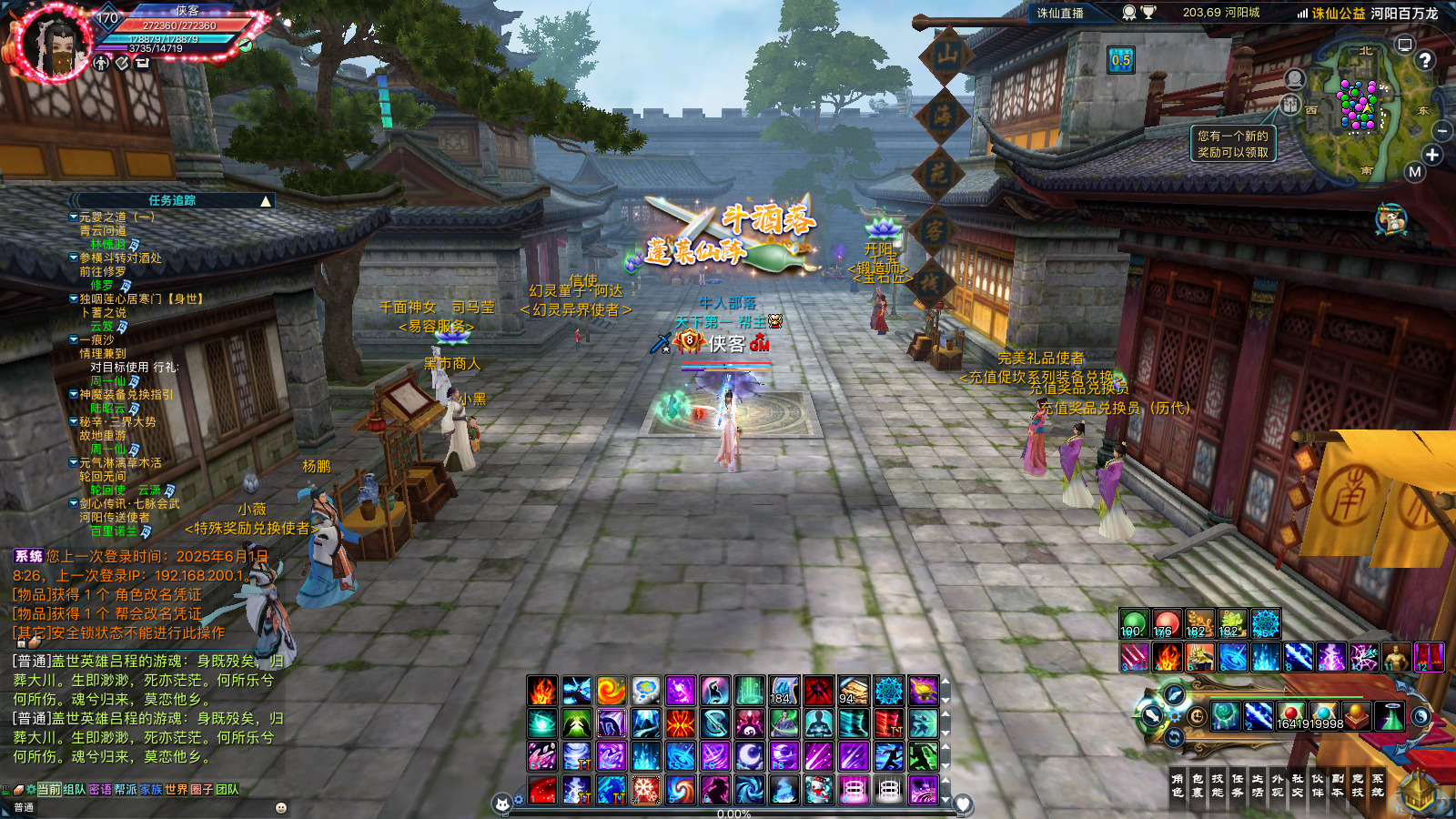Claim reward via the gift box icon

1390,220
